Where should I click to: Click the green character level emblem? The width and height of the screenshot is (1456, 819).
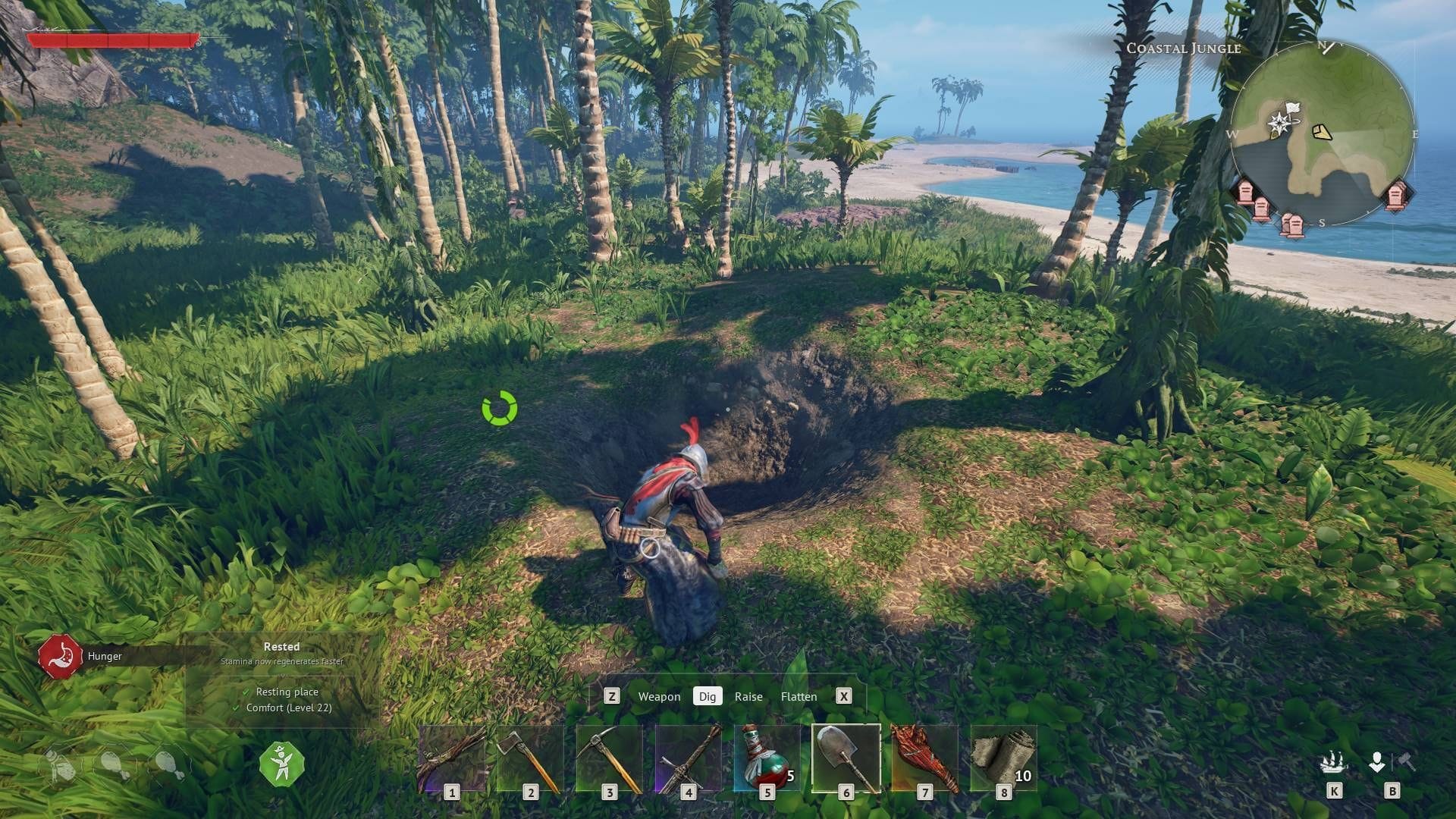click(281, 764)
